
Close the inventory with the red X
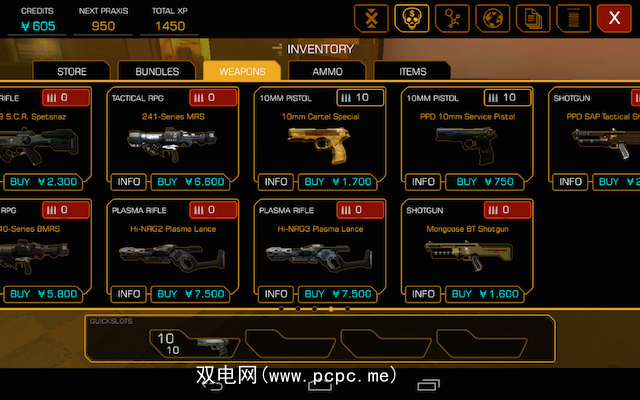point(614,18)
